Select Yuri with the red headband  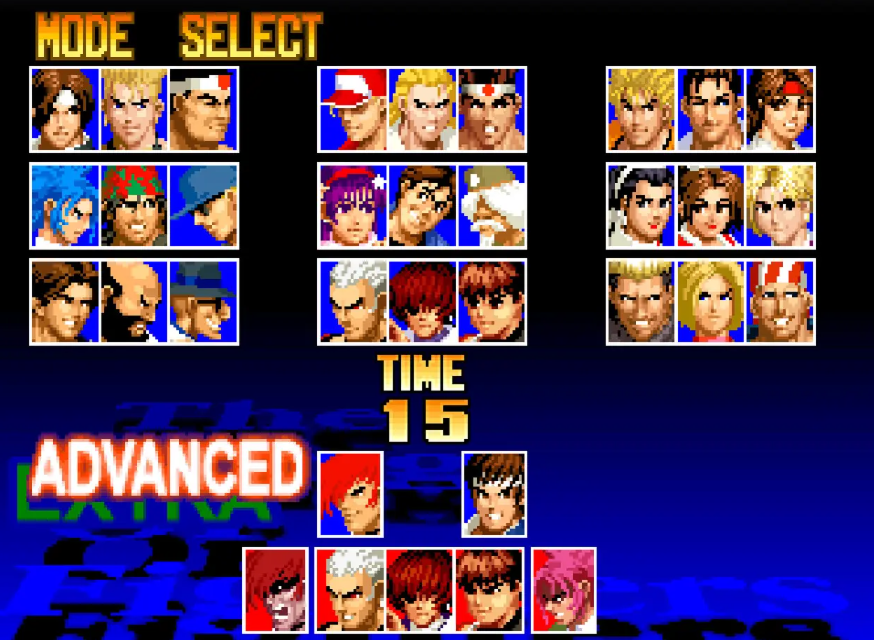[779, 110]
